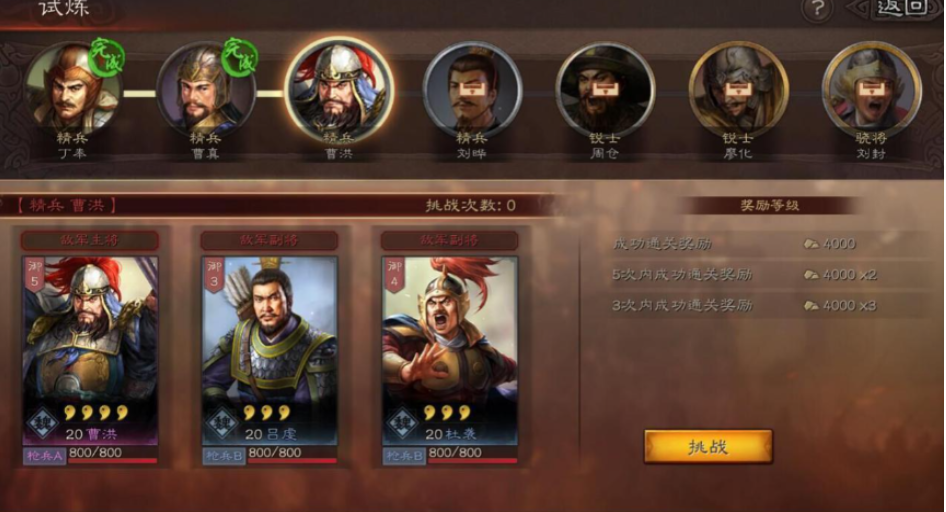The width and height of the screenshot is (946, 512).
Task: Click the 返回 back button
Action: click(899, 9)
